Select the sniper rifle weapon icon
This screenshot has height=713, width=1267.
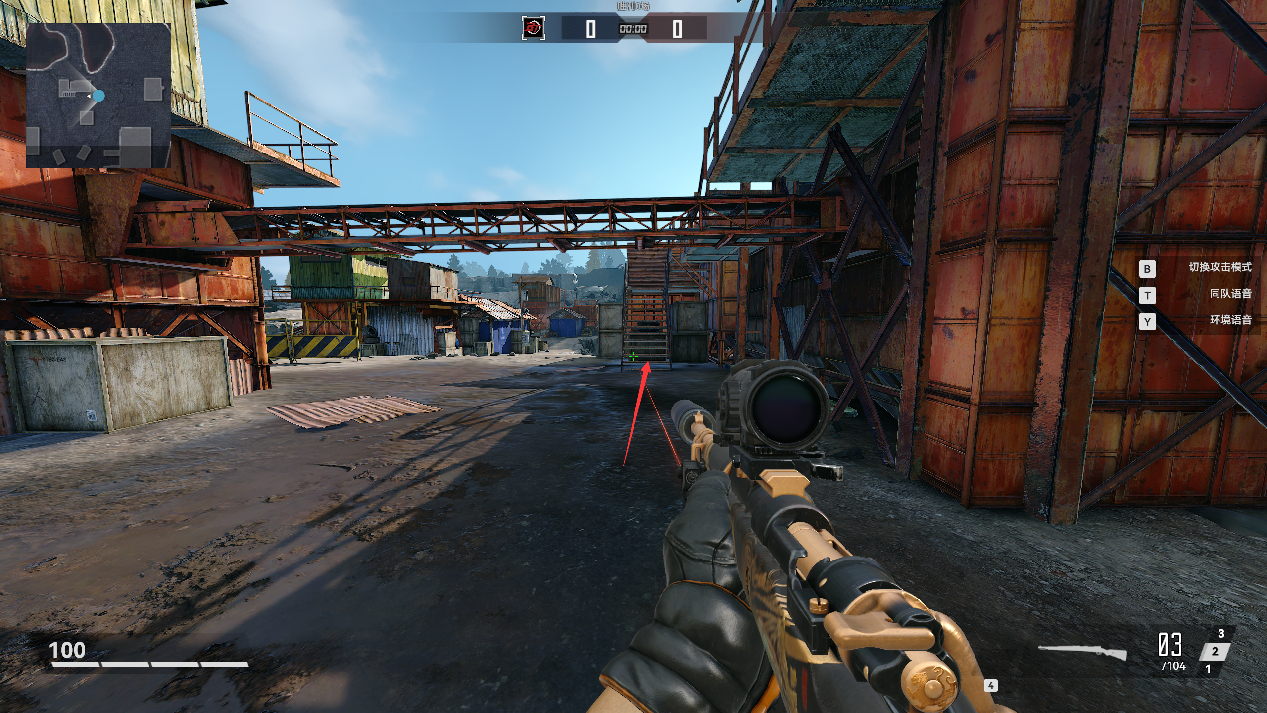click(x=1081, y=652)
